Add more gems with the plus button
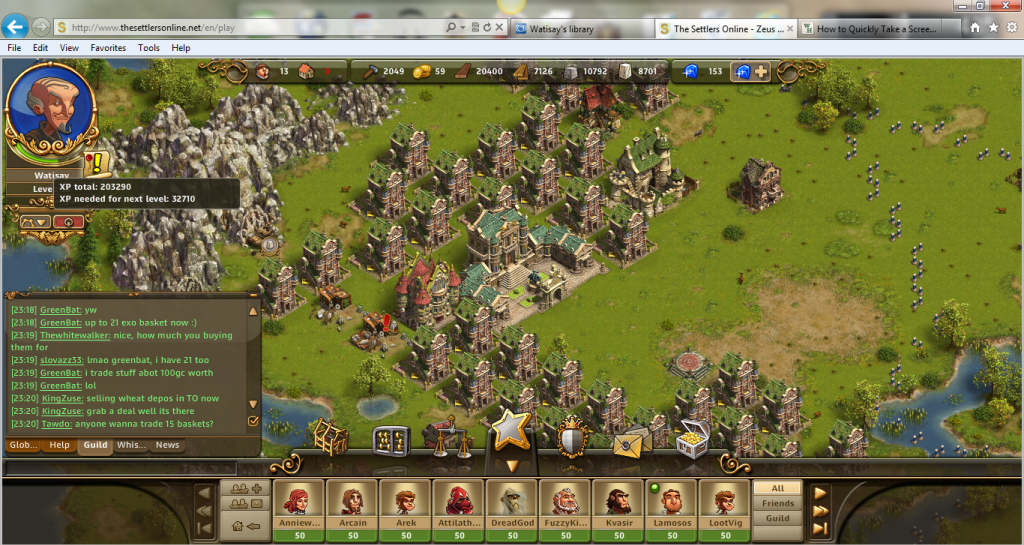 [762, 71]
